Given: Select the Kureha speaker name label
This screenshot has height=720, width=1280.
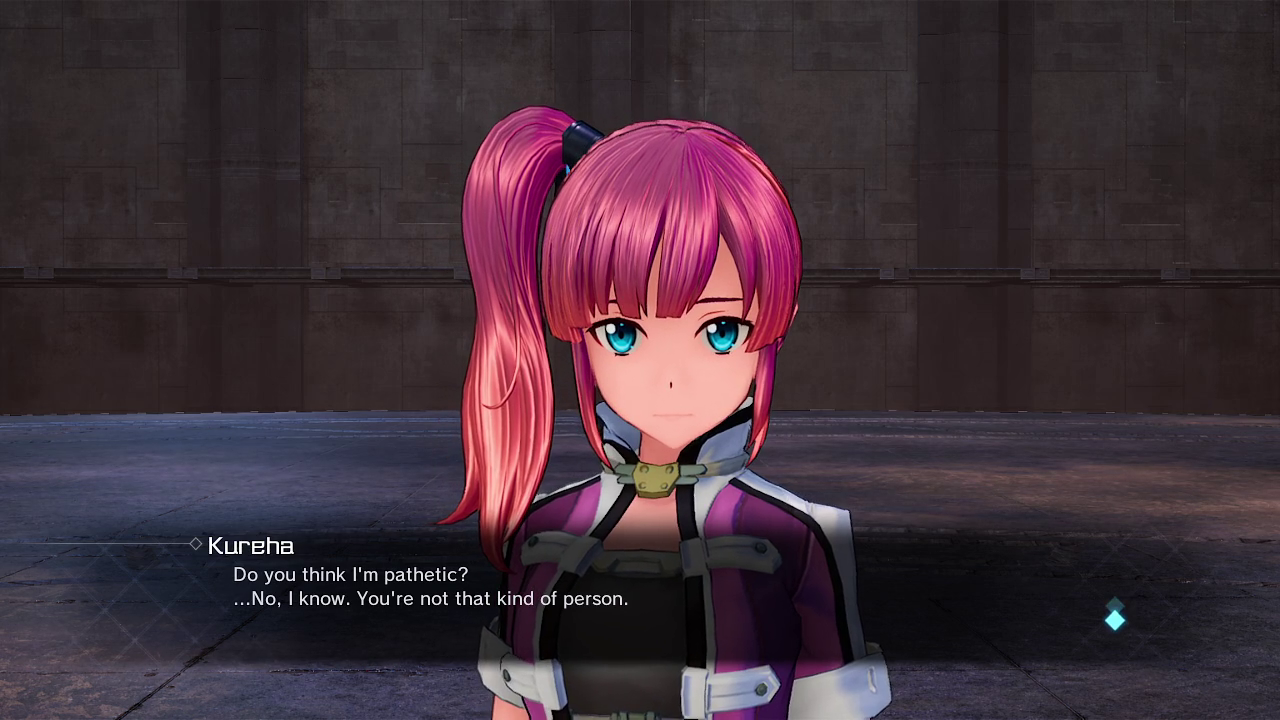Looking at the screenshot, I should click(249, 546).
